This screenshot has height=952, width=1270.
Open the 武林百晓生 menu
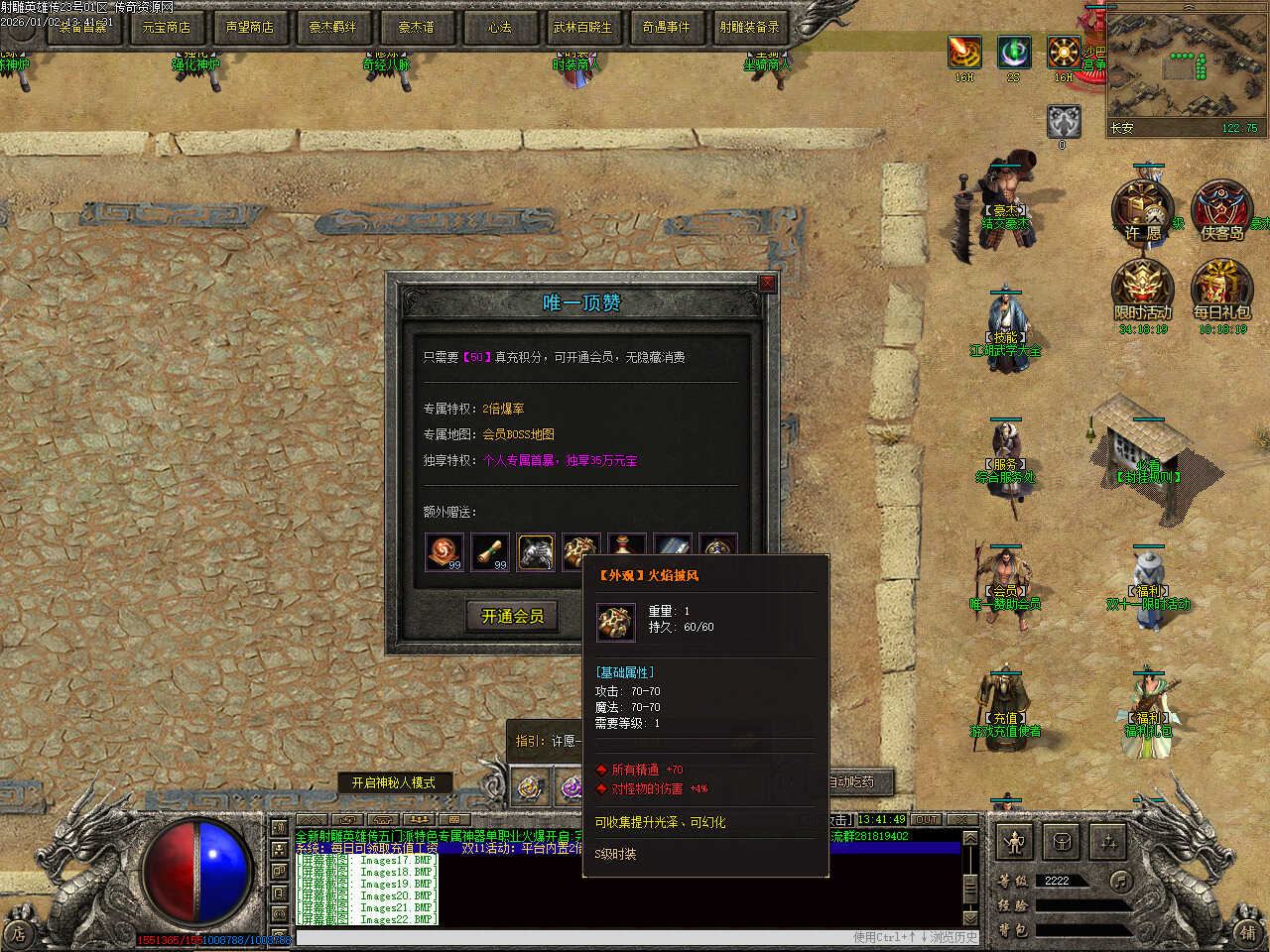click(582, 27)
